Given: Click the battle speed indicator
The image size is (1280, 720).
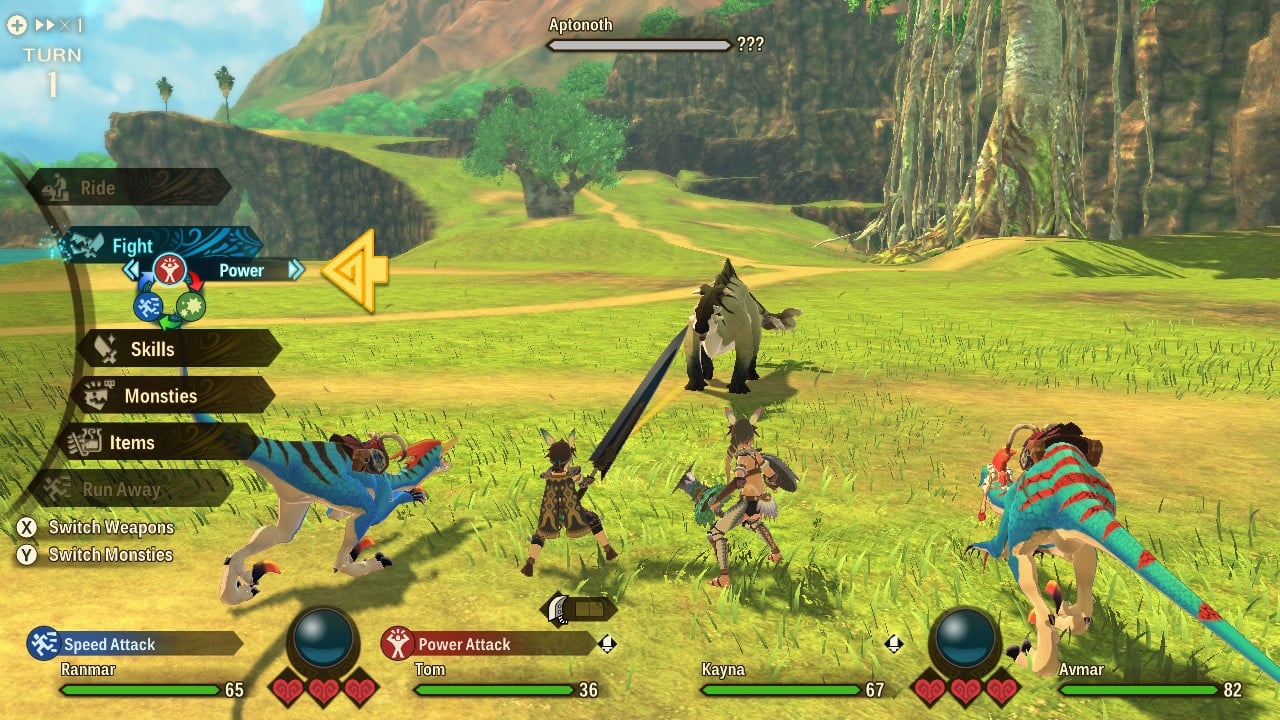Looking at the screenshot, I should pyautogui.click(x=45, y=25).
